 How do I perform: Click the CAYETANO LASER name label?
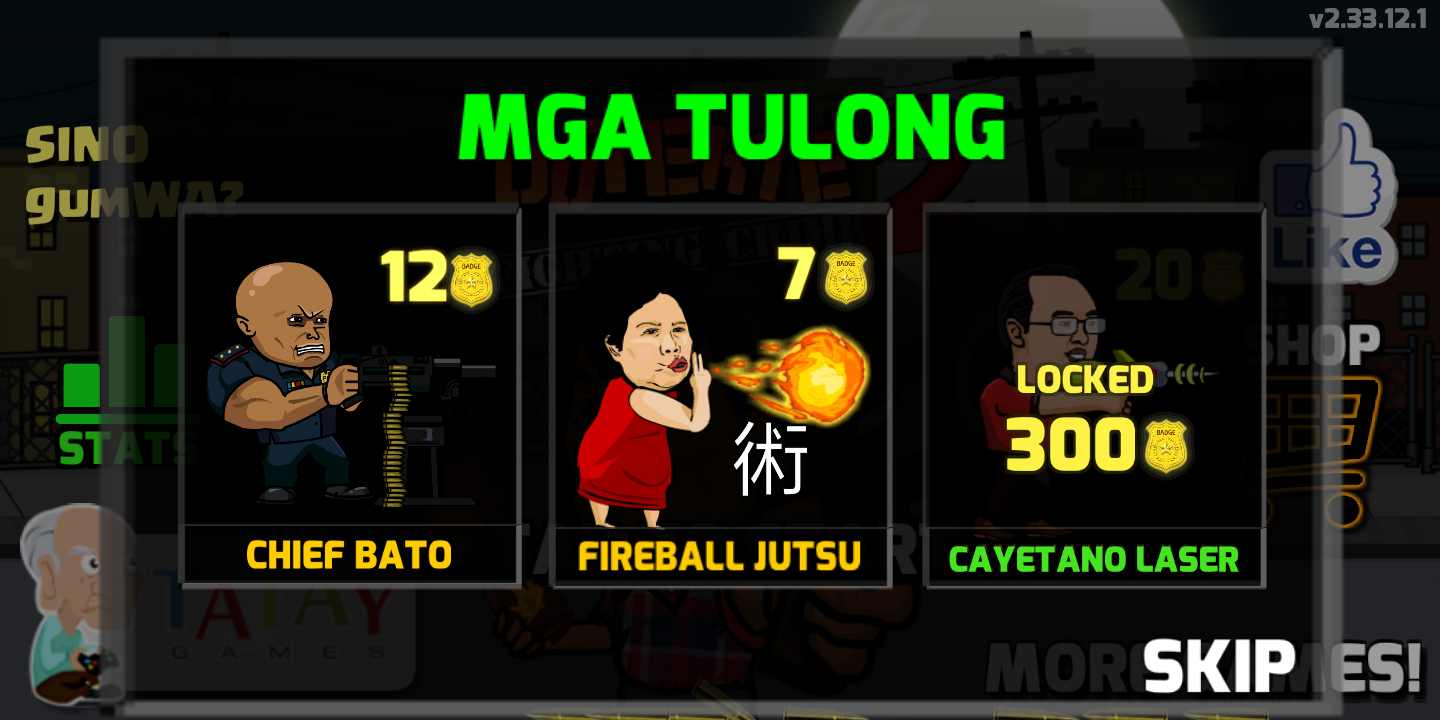pos(1094,559)
